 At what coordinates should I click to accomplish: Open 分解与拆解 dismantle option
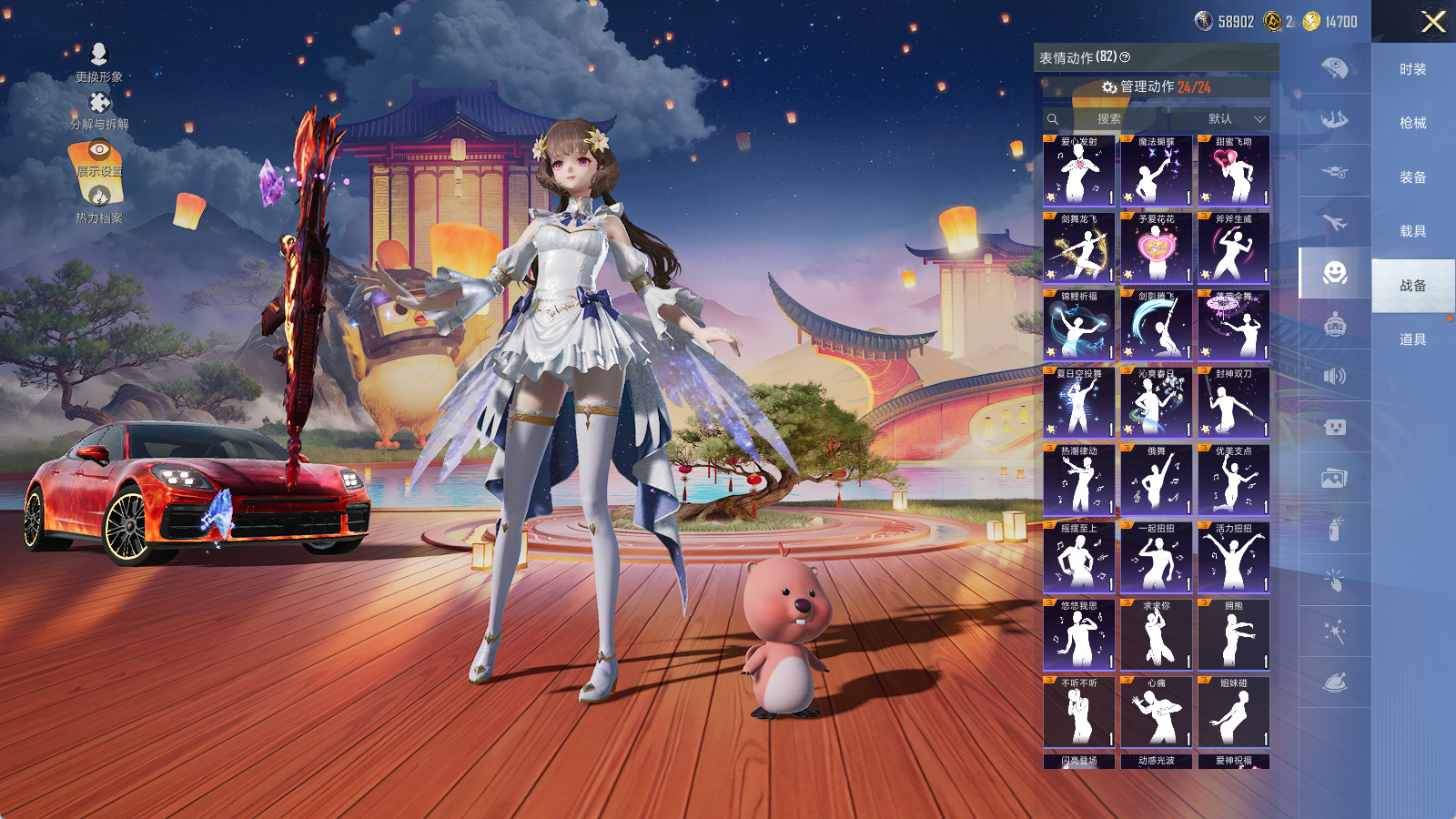pyautogui.click(x=99, y=110)
